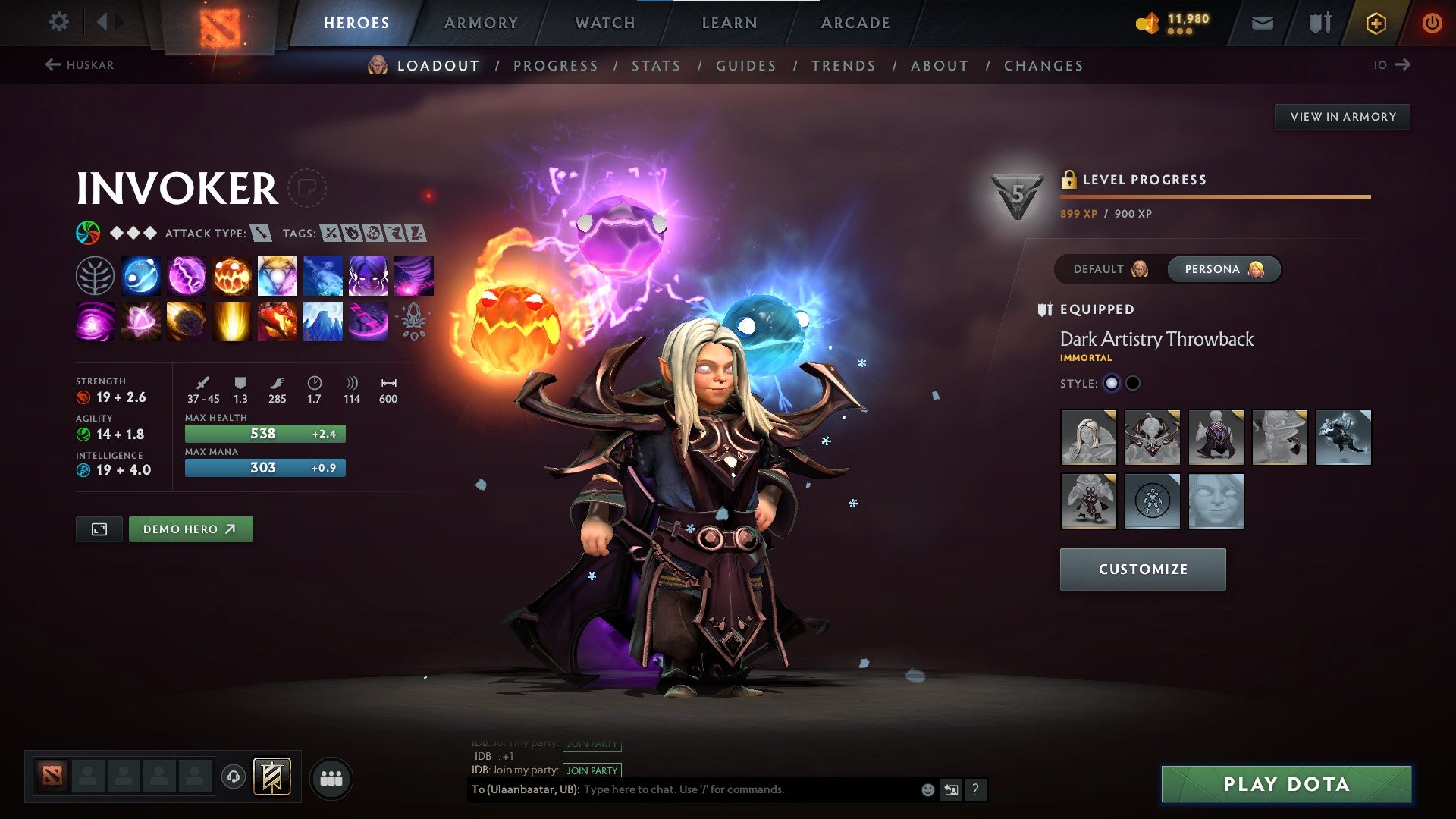Switch from Default to Persona appearance
Image resolution: width=1456 pixels, height=819 pixels.
(1223, 269)
